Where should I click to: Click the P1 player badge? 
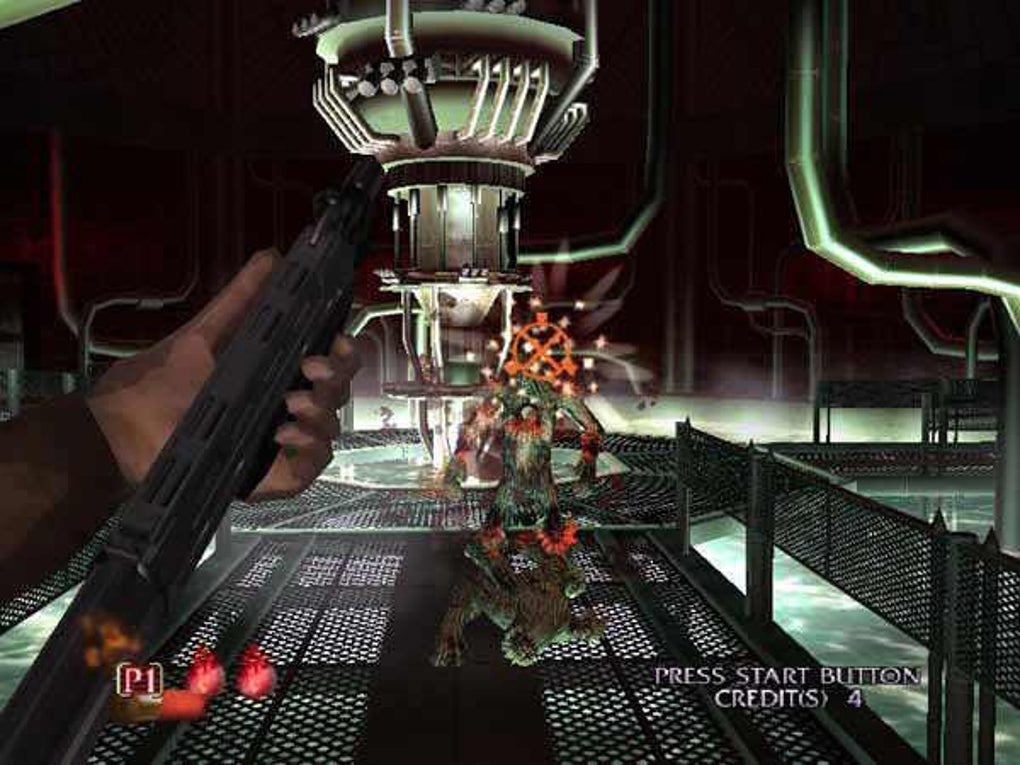pyautogui.click(x=139, y=680)
